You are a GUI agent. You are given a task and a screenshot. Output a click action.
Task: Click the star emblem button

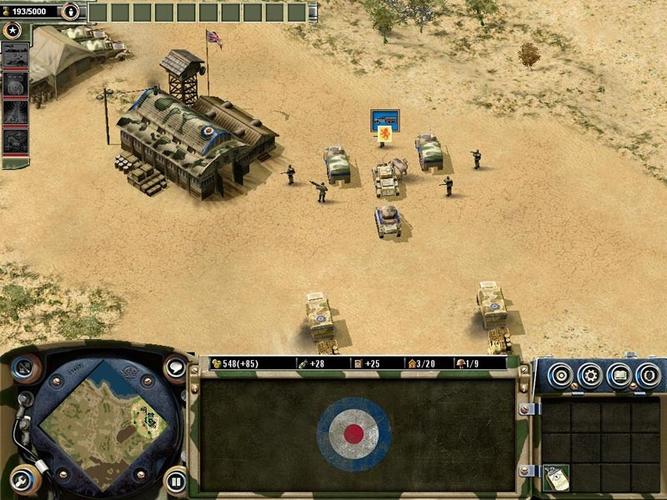tap(12, 32)
